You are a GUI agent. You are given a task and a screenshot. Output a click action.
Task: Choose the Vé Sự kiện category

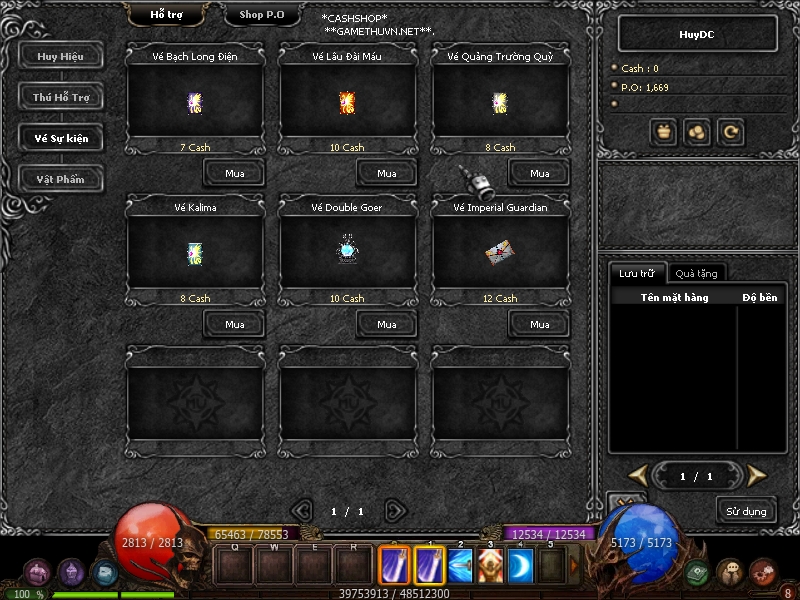60,138
